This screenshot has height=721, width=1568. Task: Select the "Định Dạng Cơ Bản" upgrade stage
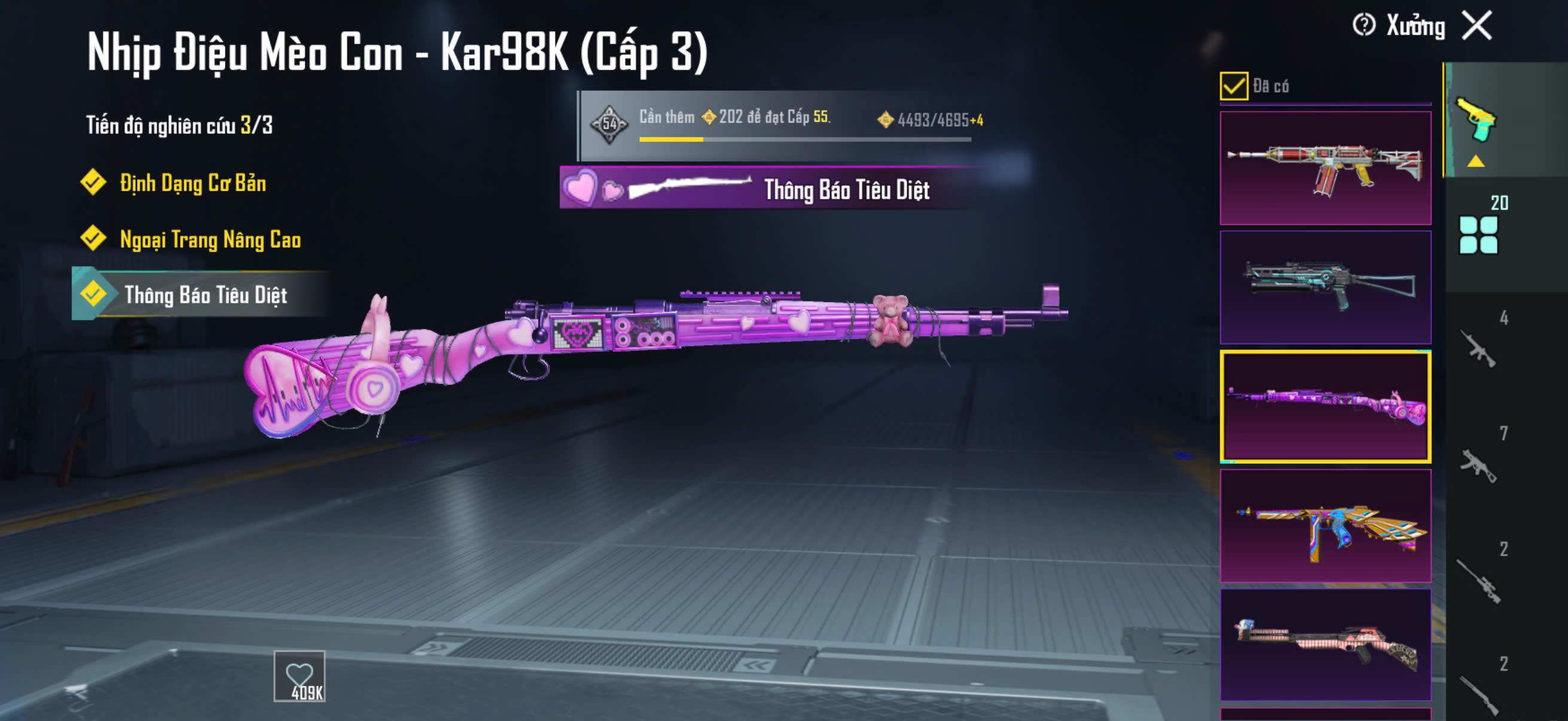click(x=192, y=182)
